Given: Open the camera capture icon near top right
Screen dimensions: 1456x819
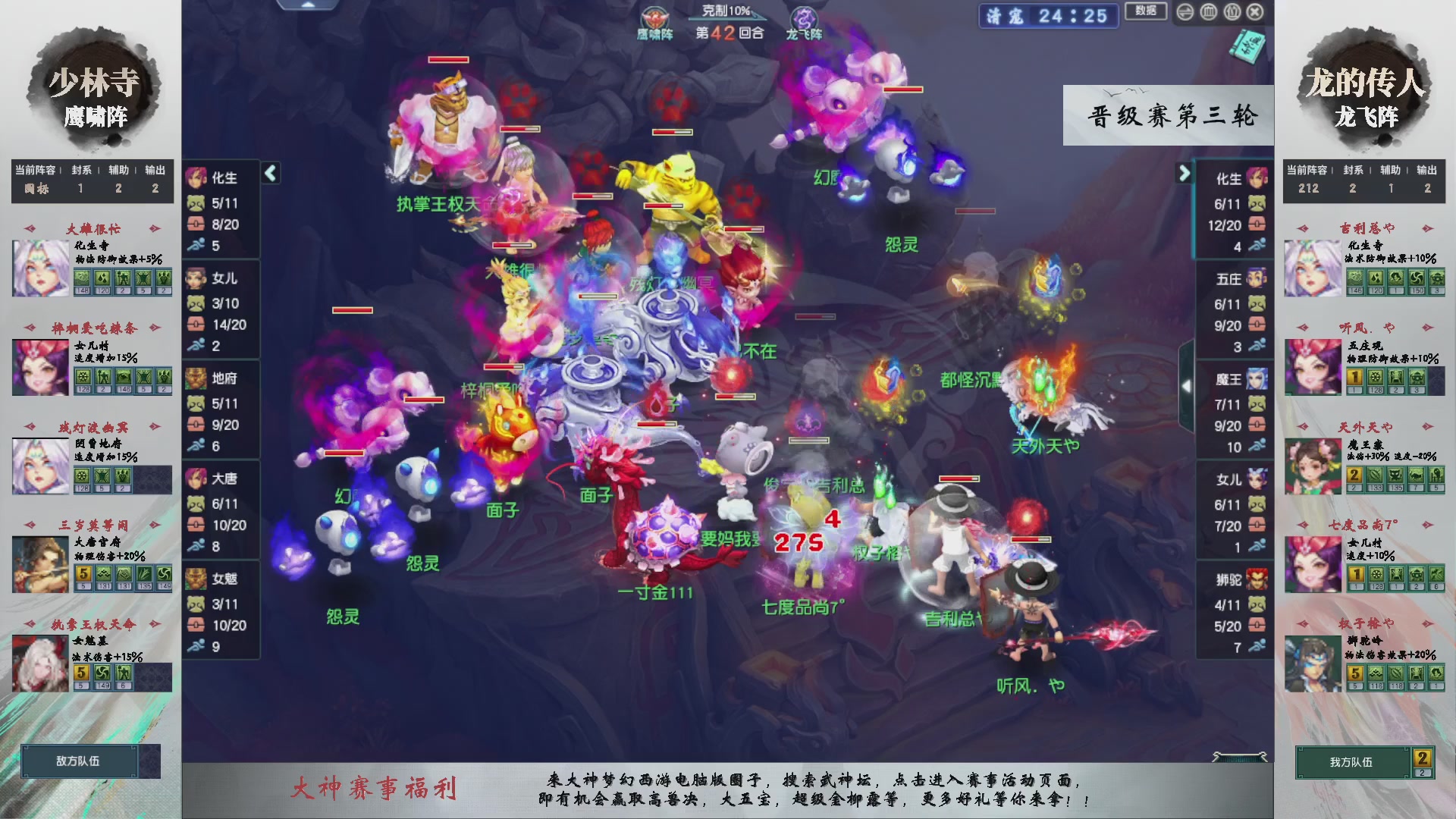Looking at the screenshot, I should point(1232,12).
